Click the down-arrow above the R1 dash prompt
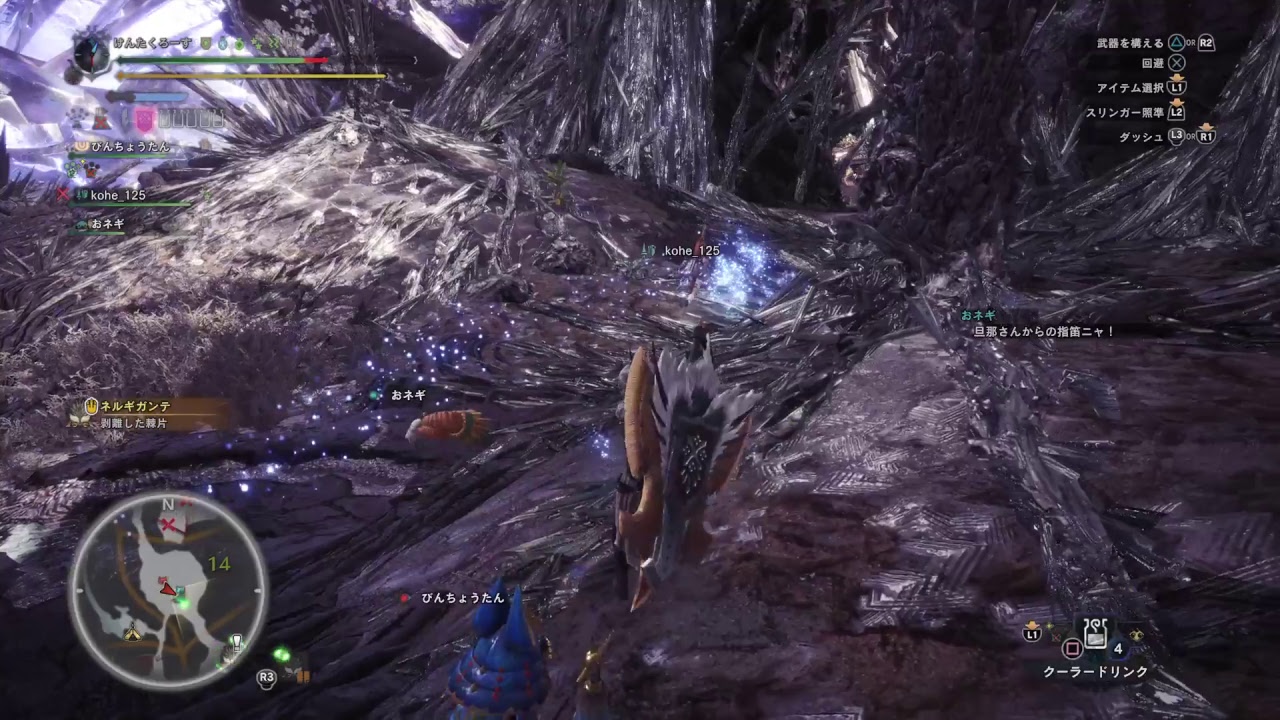1280x720 pixels. point(1206,126)
